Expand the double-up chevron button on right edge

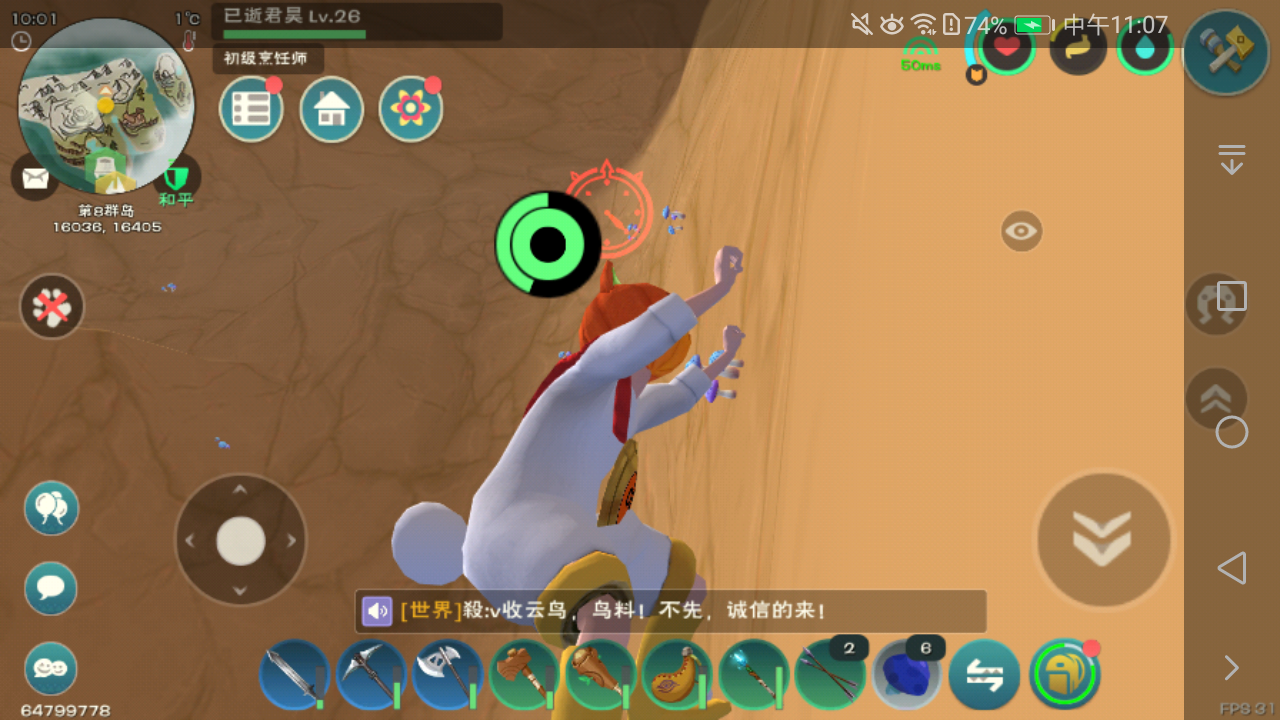1216,398
